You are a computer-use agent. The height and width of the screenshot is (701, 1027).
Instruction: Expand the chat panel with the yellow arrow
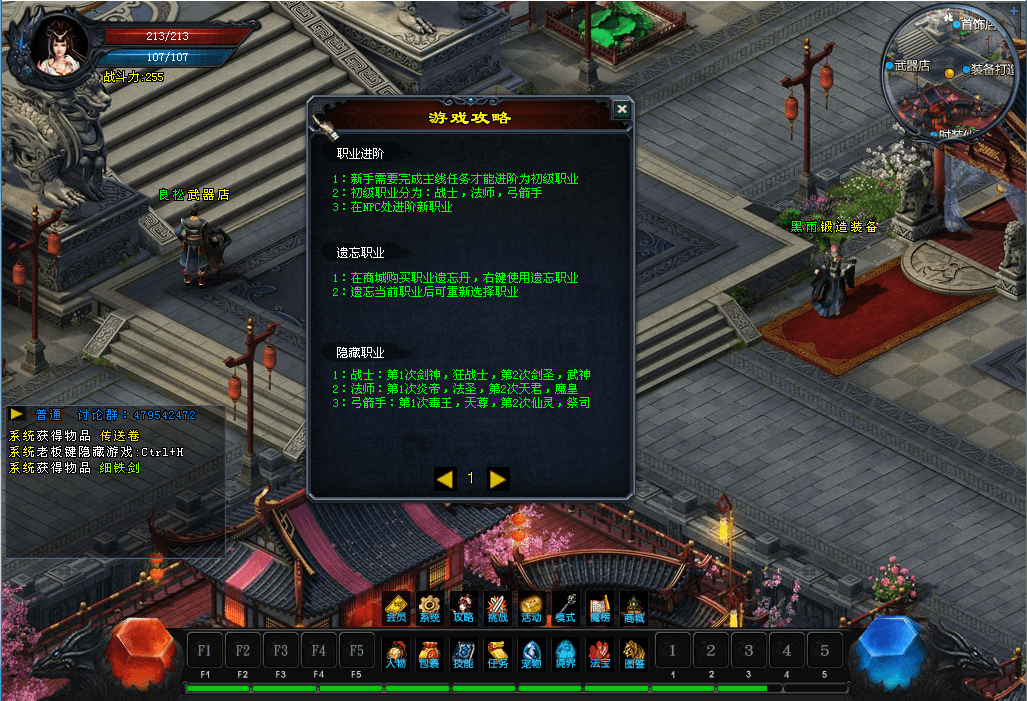pos(18,414)
